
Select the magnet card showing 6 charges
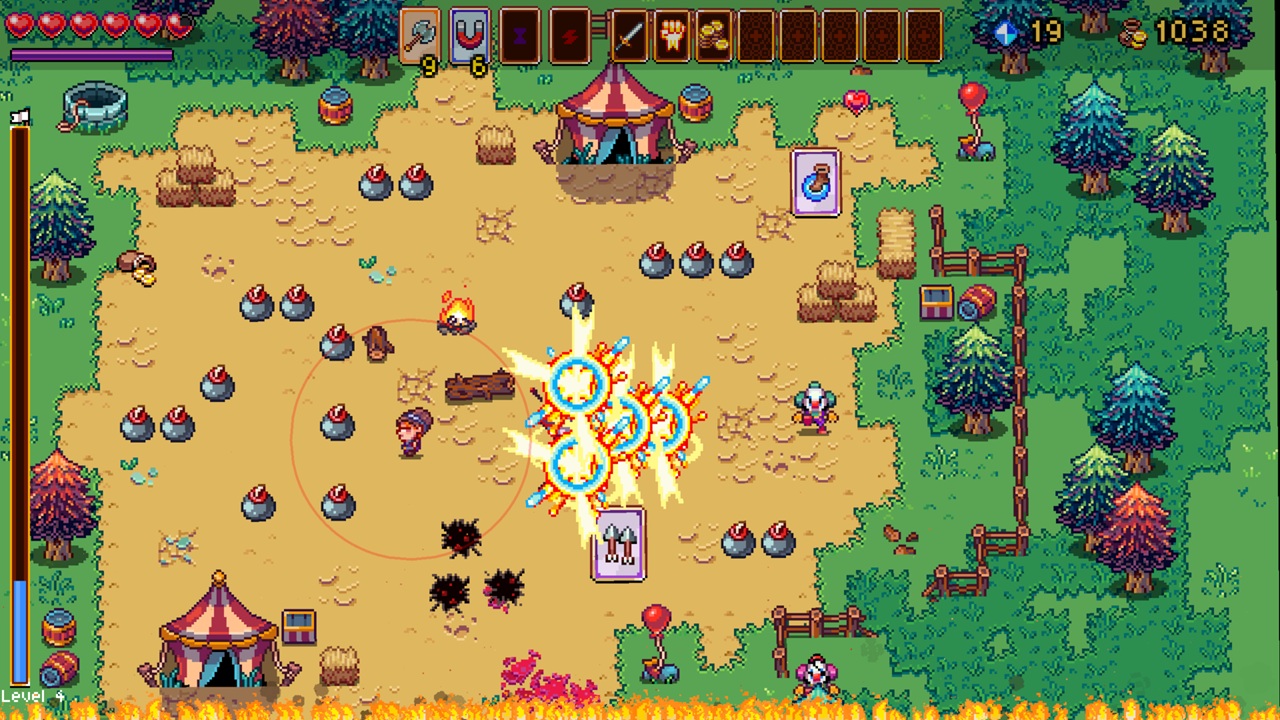[x=469, y=37]
